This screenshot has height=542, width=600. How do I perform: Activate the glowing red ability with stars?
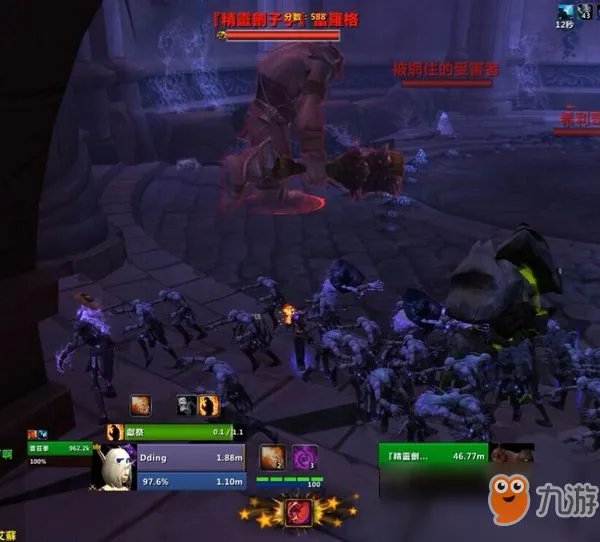click(298, 512)
